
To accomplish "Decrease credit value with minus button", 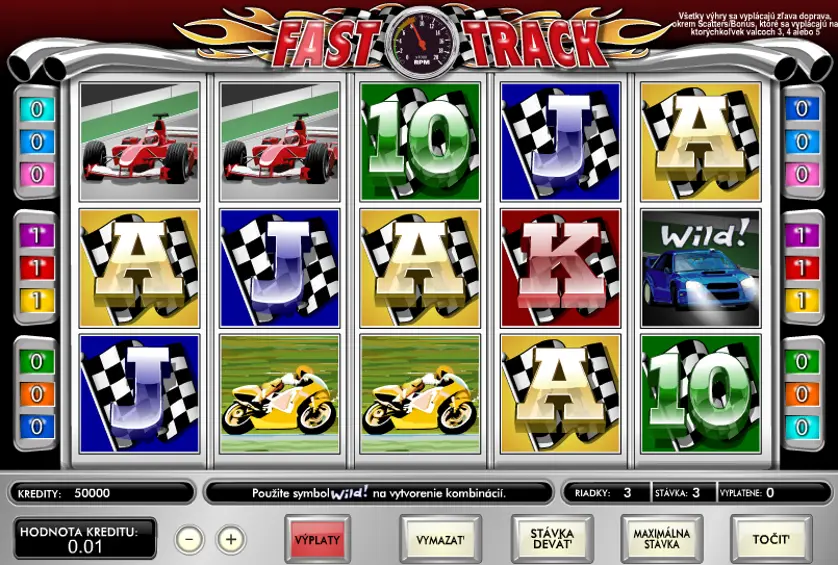I will [190, 540].
